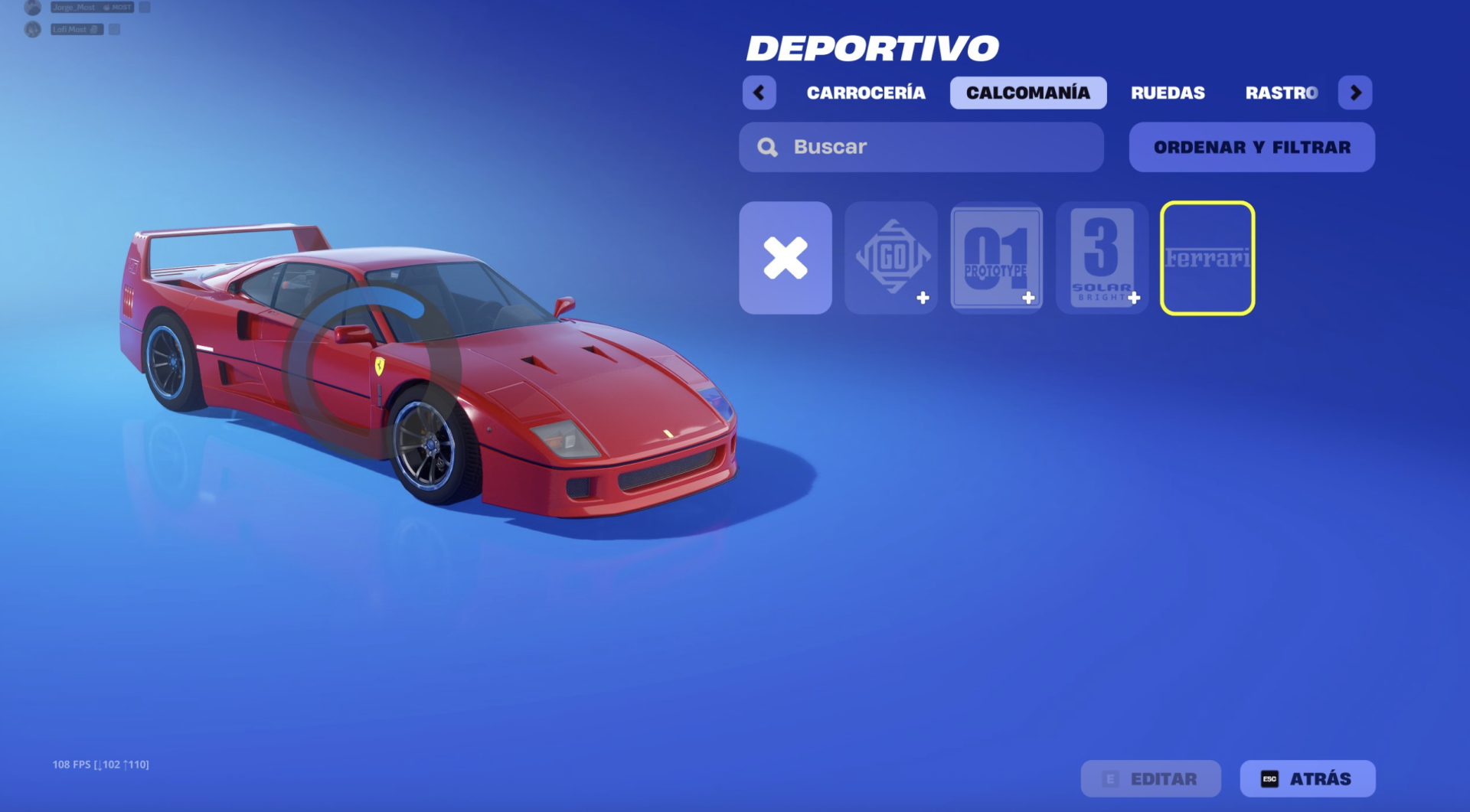Viewport: 1470px width, 812px height.
Task: Open Lofi Most's player avatar
Action: (32, 30)
